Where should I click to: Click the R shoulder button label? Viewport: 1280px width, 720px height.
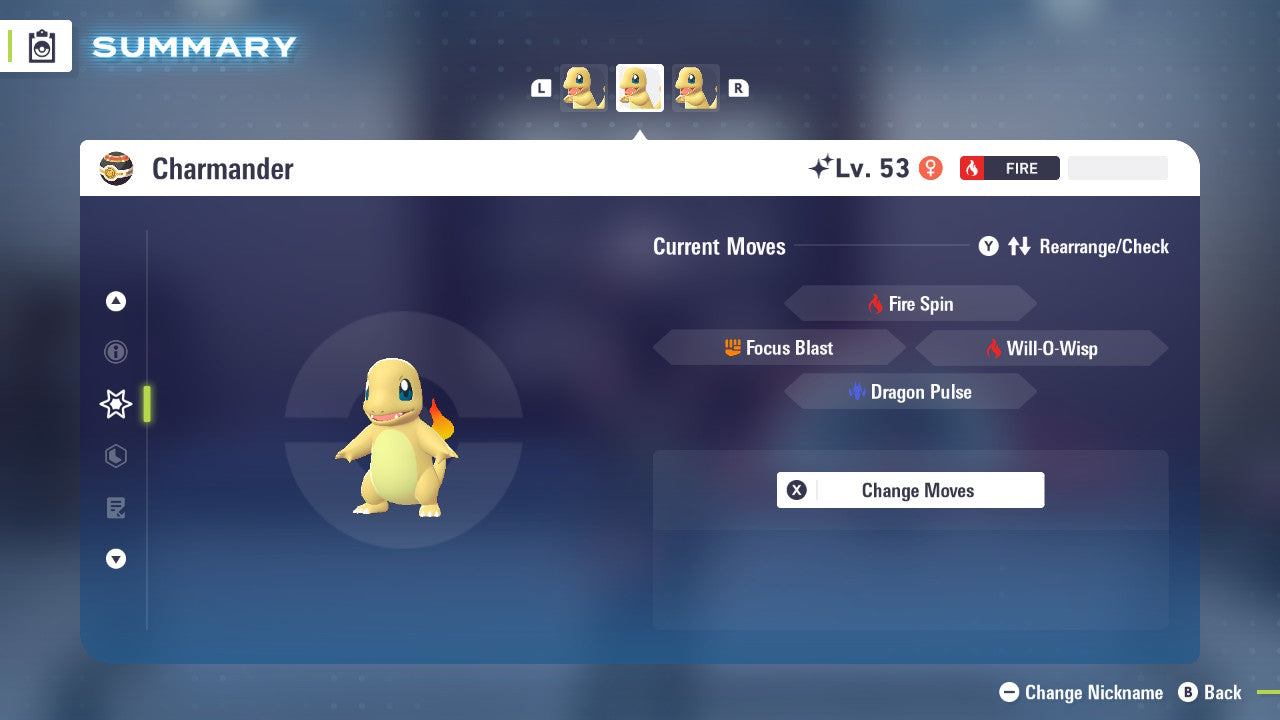[738, 87]
